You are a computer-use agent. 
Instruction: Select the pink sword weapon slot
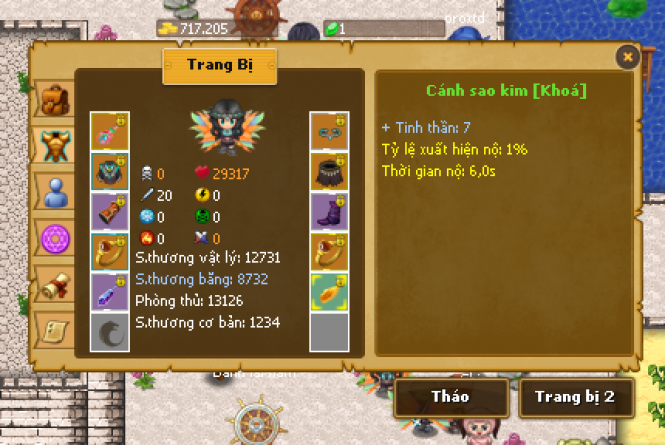pos(109,131)
